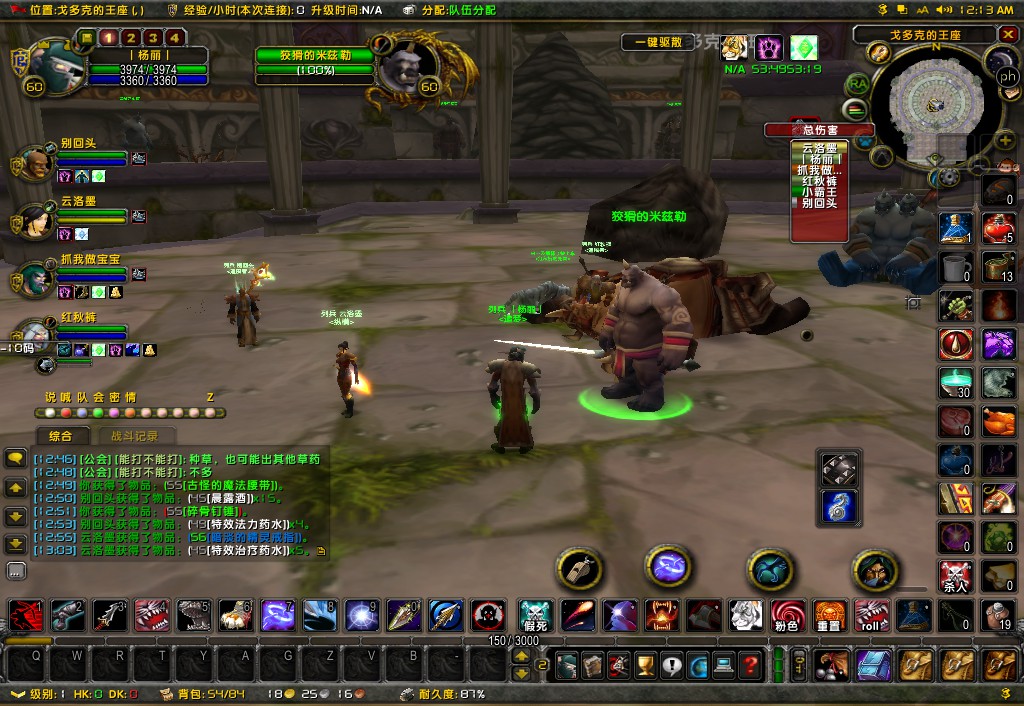Click the 粉色 swirl action button
Viewport: 1024px width, 706px height.
point(786,614)
